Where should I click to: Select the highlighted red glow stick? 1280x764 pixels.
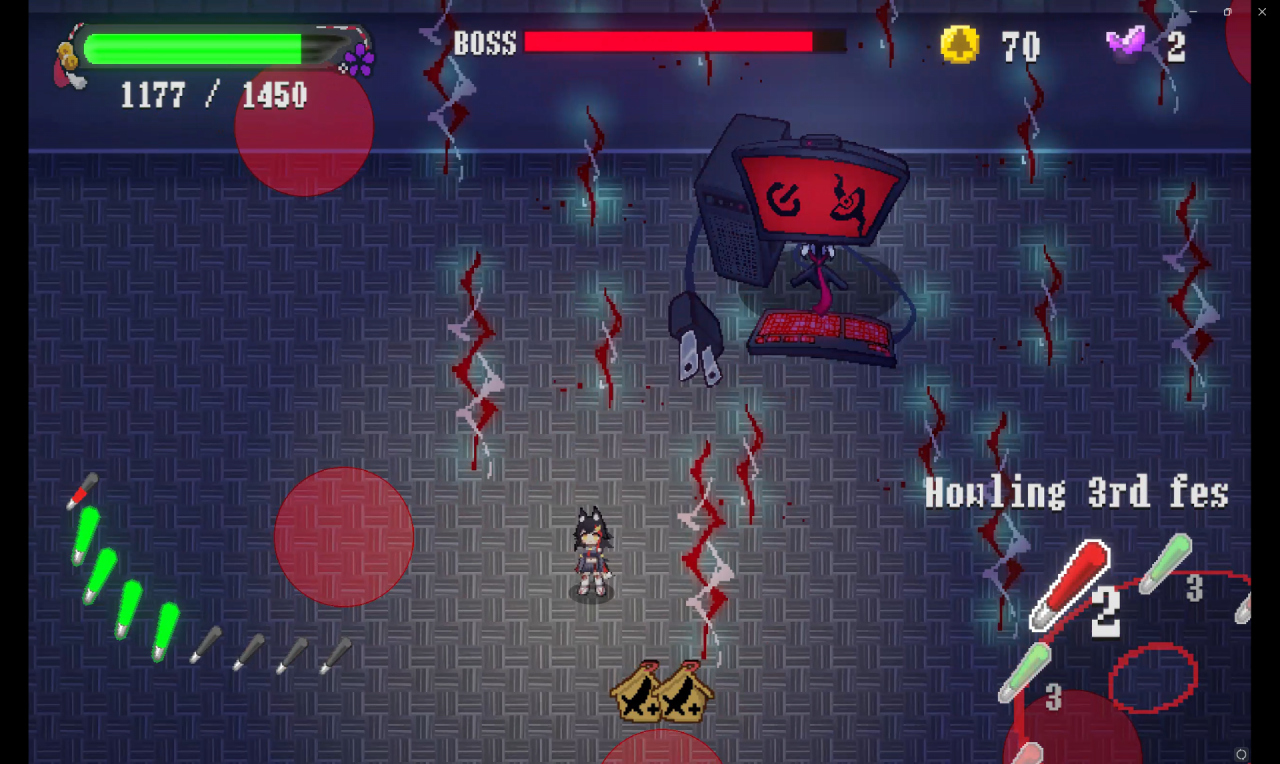coord(1070,583)
